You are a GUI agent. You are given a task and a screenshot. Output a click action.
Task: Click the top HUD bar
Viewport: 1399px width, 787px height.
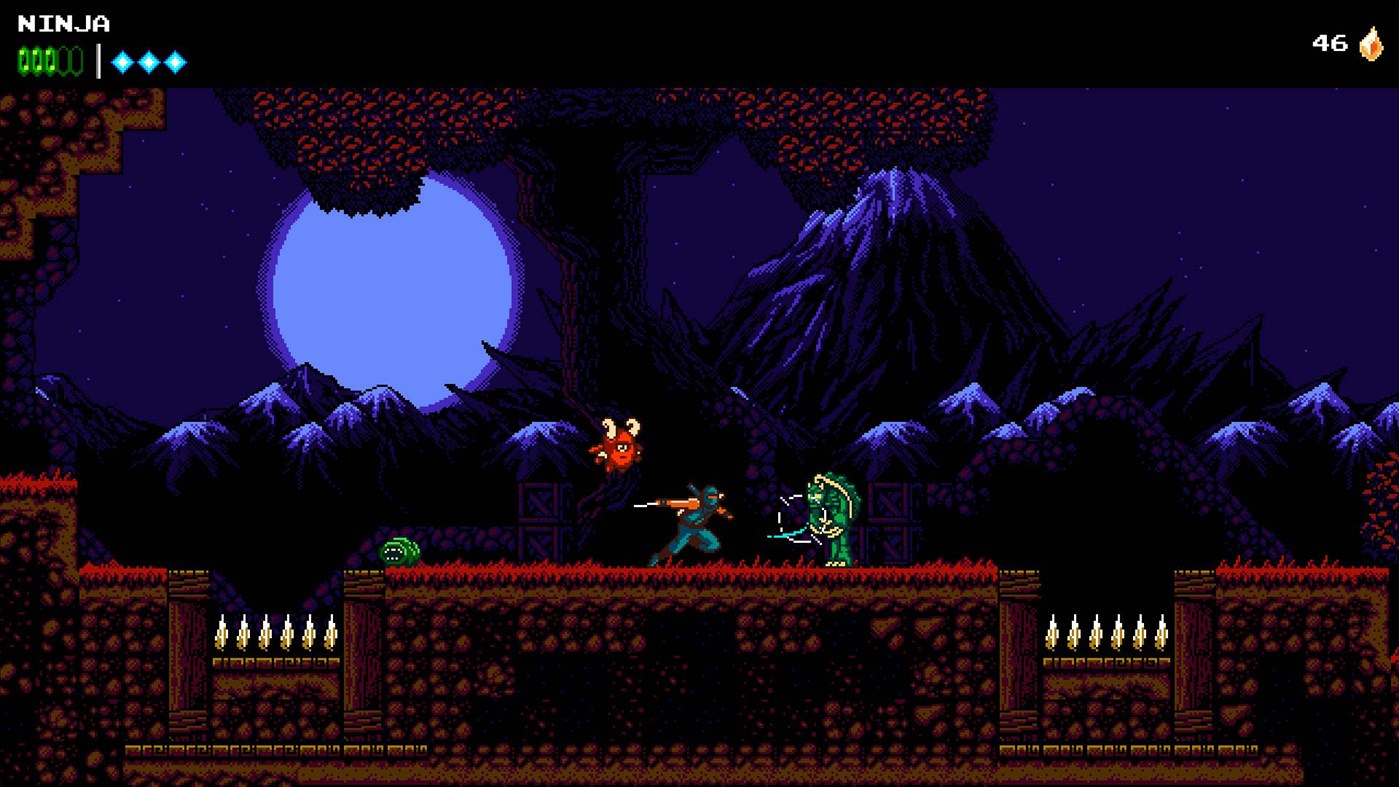pyautogui.click(x=700, y=40)
